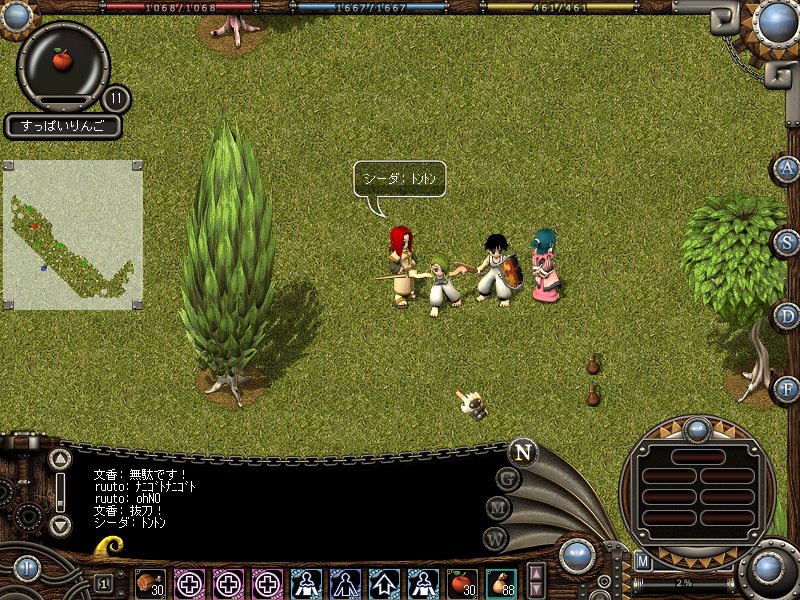Screen dimensions: 800x600
Task: Use the meat item stack of 30
Action: 150,582
